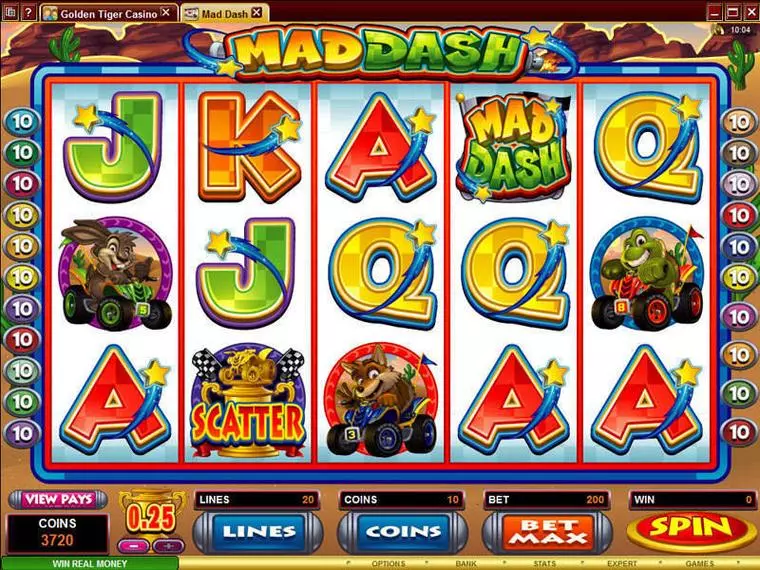Image resolution: width=760 pixels, height=570 pixels.
Task: Close the Mad Dash tab
Action: pos(257,13)
